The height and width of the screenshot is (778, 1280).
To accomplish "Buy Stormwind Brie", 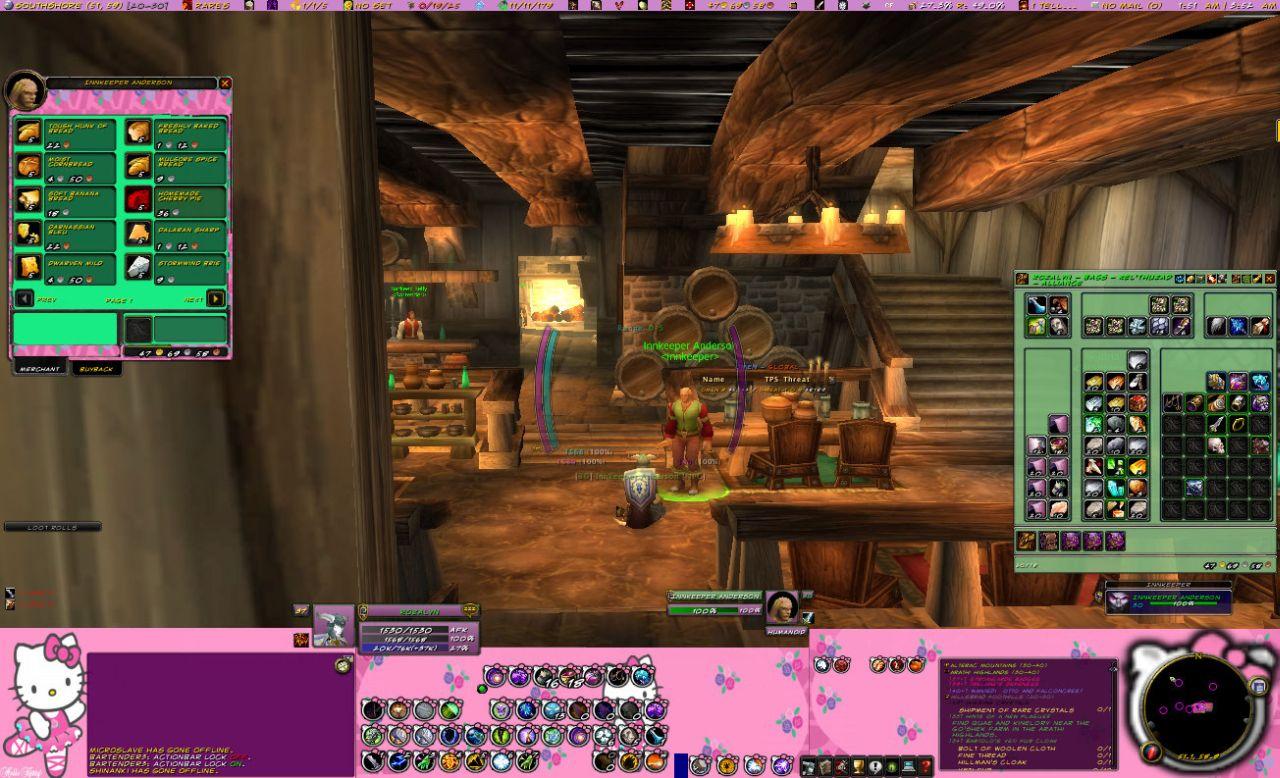I will pyautogui.click(x=138, y=268).
